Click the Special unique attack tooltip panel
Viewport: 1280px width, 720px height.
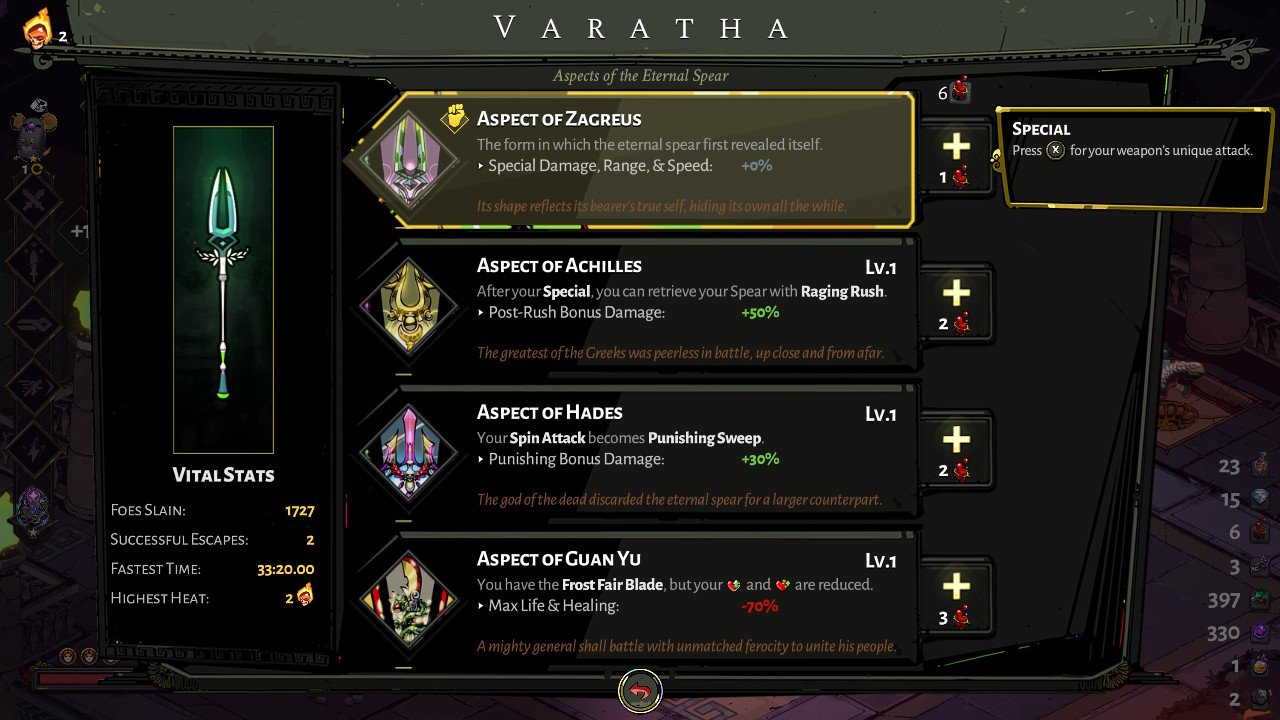pos(1135,160)
